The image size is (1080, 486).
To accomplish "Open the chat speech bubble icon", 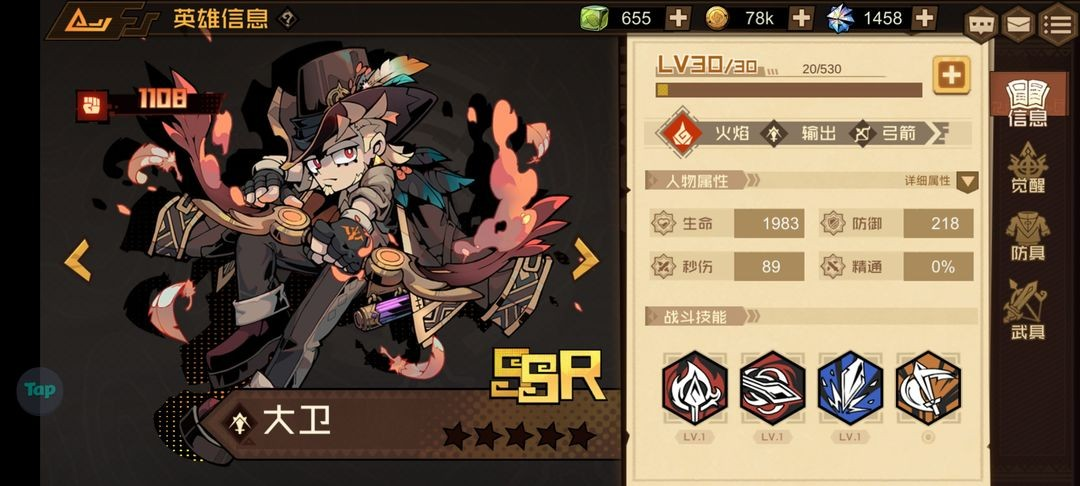I will [x=982, y=22].
